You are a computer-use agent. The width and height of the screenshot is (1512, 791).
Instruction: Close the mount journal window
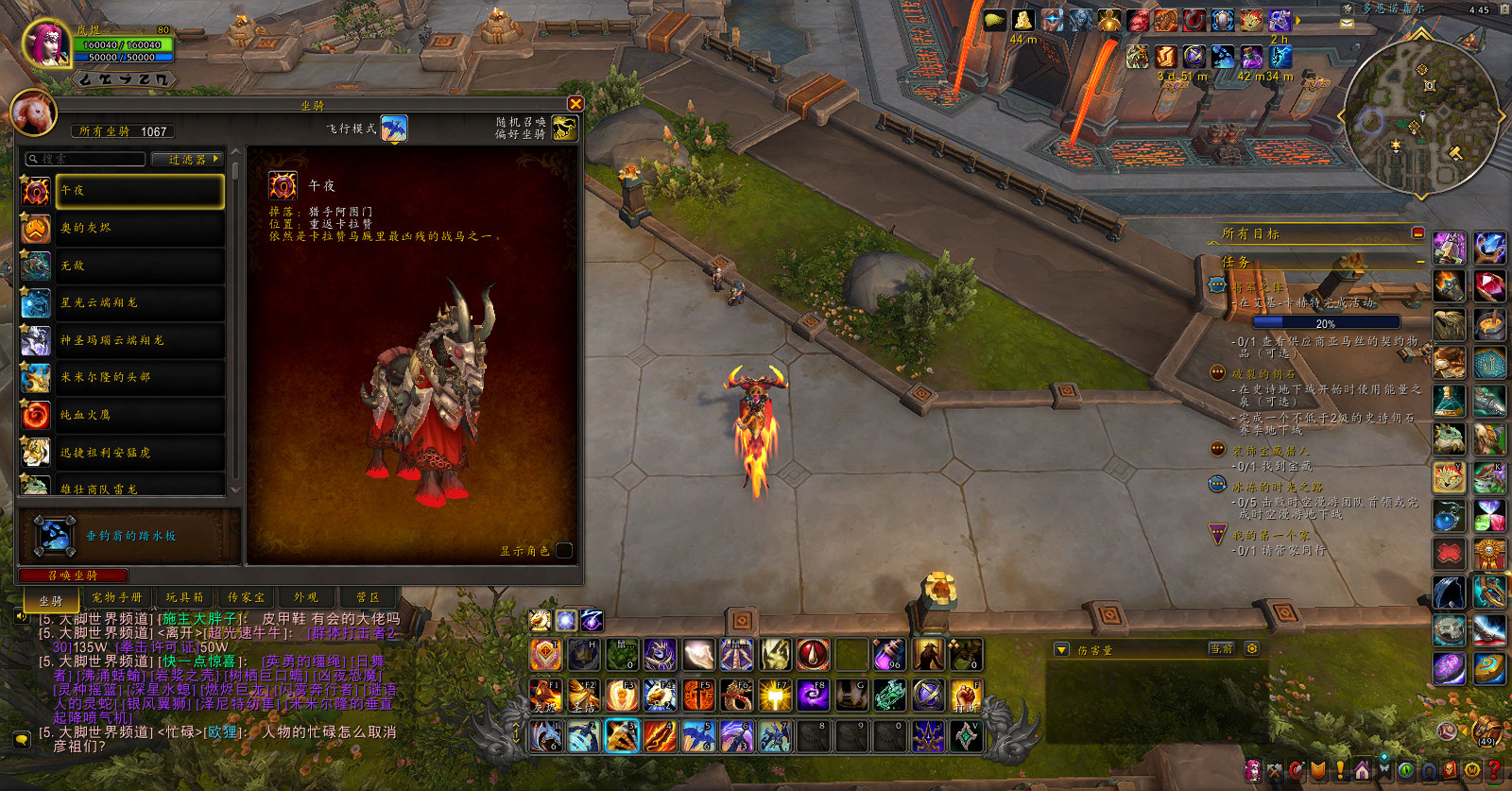click(576, 104)
